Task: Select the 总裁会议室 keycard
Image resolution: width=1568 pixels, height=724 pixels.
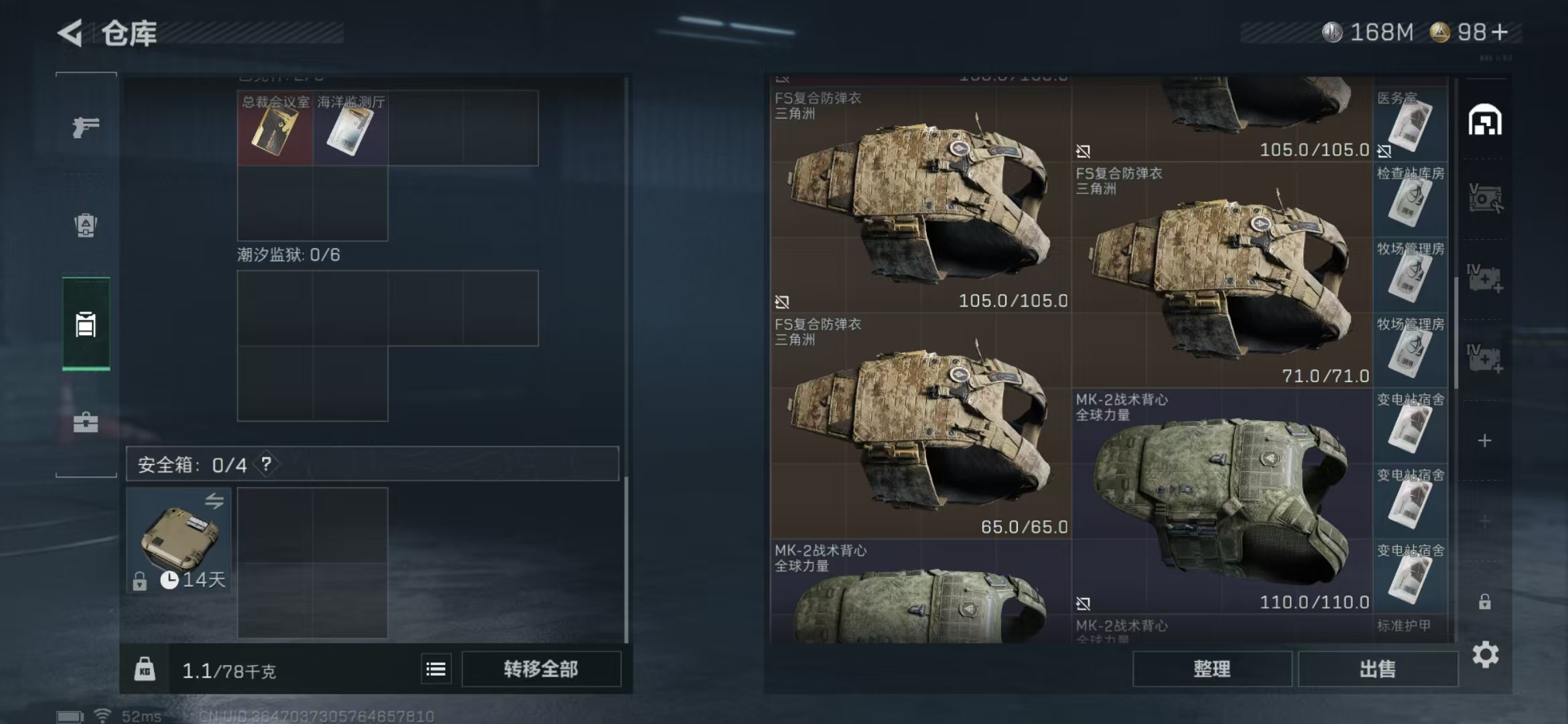Action: pos(275,129)
